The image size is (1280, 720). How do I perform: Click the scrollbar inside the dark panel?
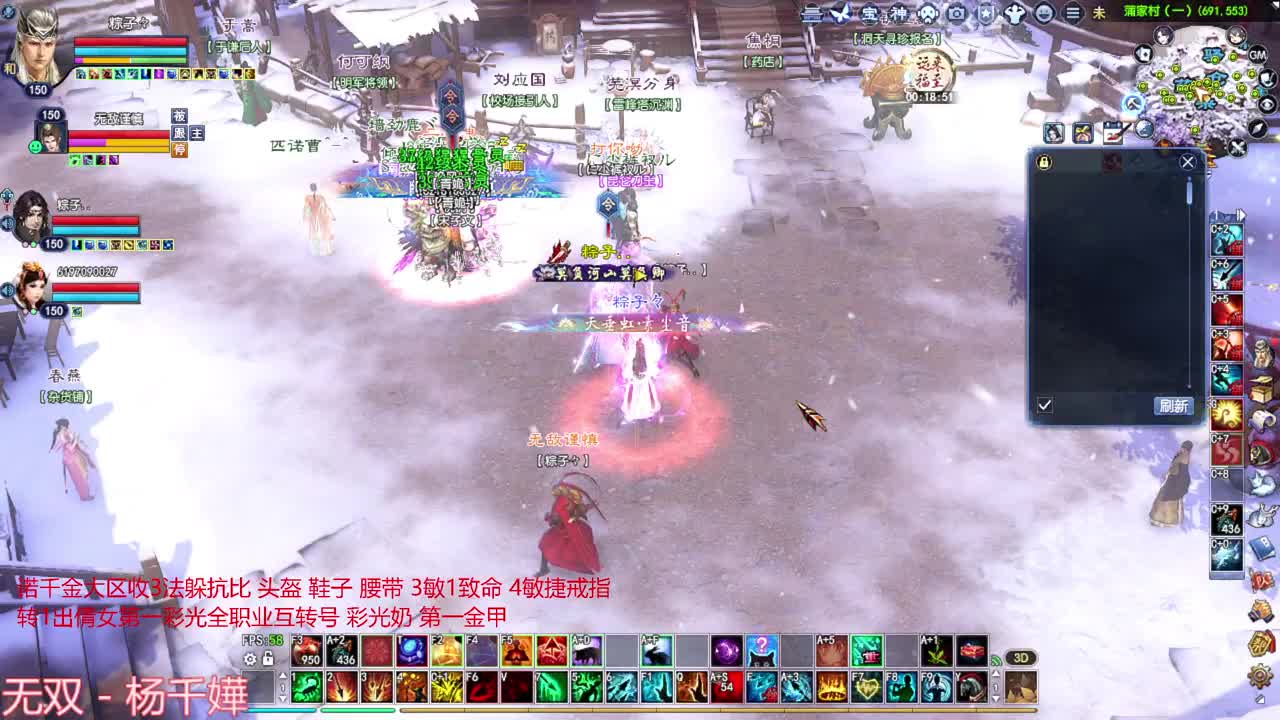1188,192
